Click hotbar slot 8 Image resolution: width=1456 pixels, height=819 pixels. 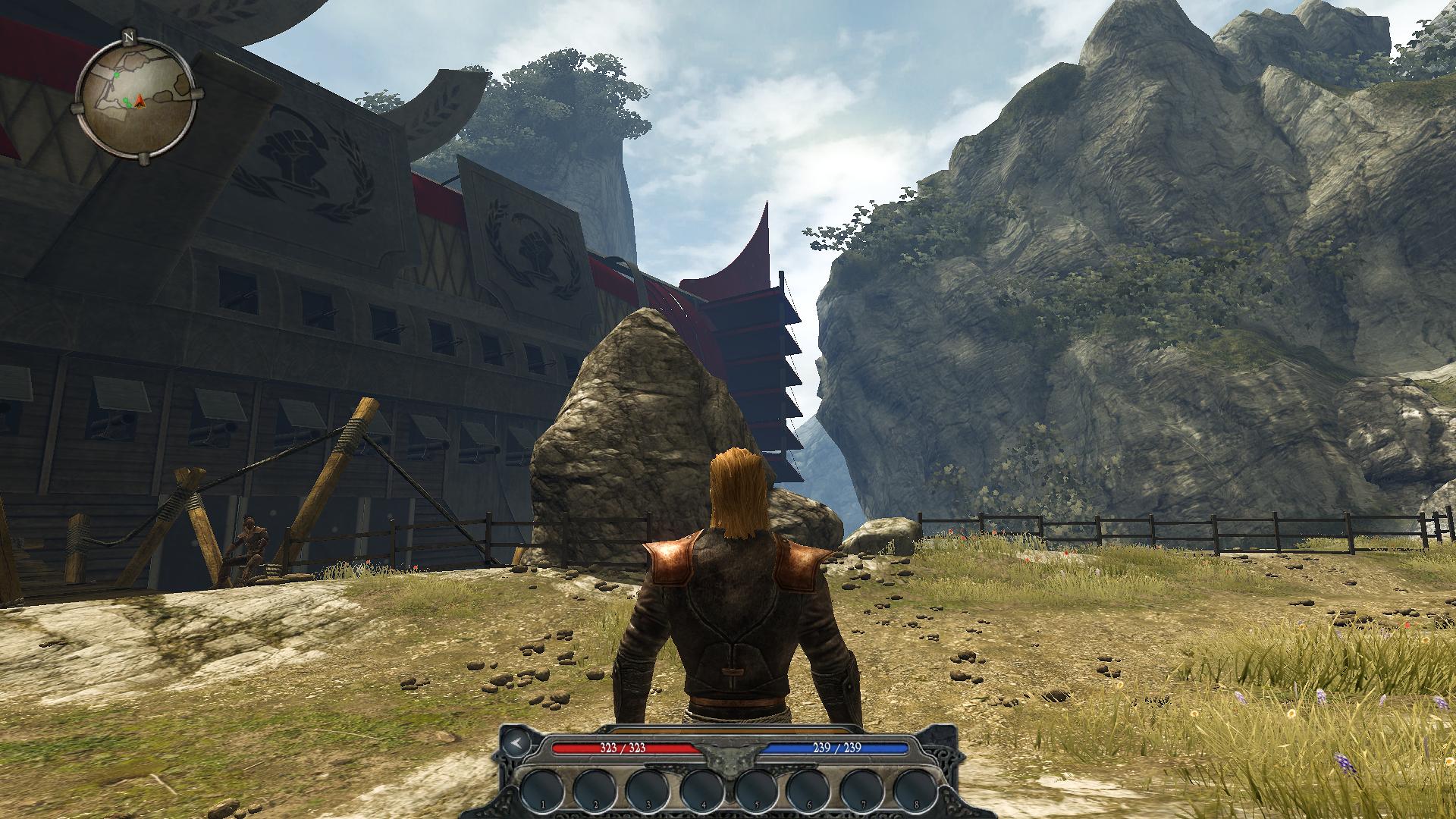click(916, 789)
